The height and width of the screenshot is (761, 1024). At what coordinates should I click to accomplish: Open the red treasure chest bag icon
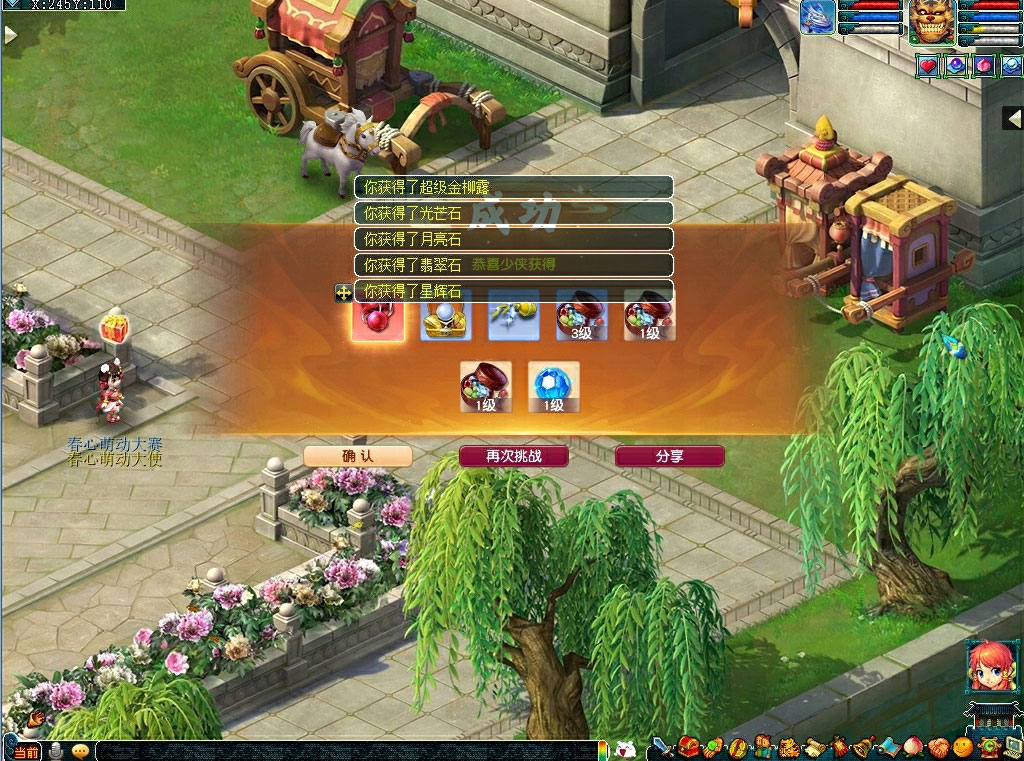click(687, 746)
